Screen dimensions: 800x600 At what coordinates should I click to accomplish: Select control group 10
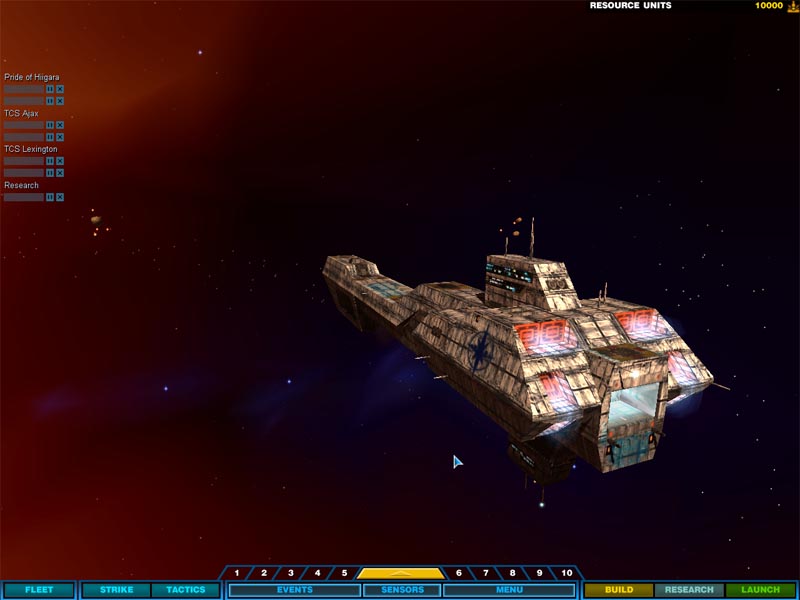567,573
